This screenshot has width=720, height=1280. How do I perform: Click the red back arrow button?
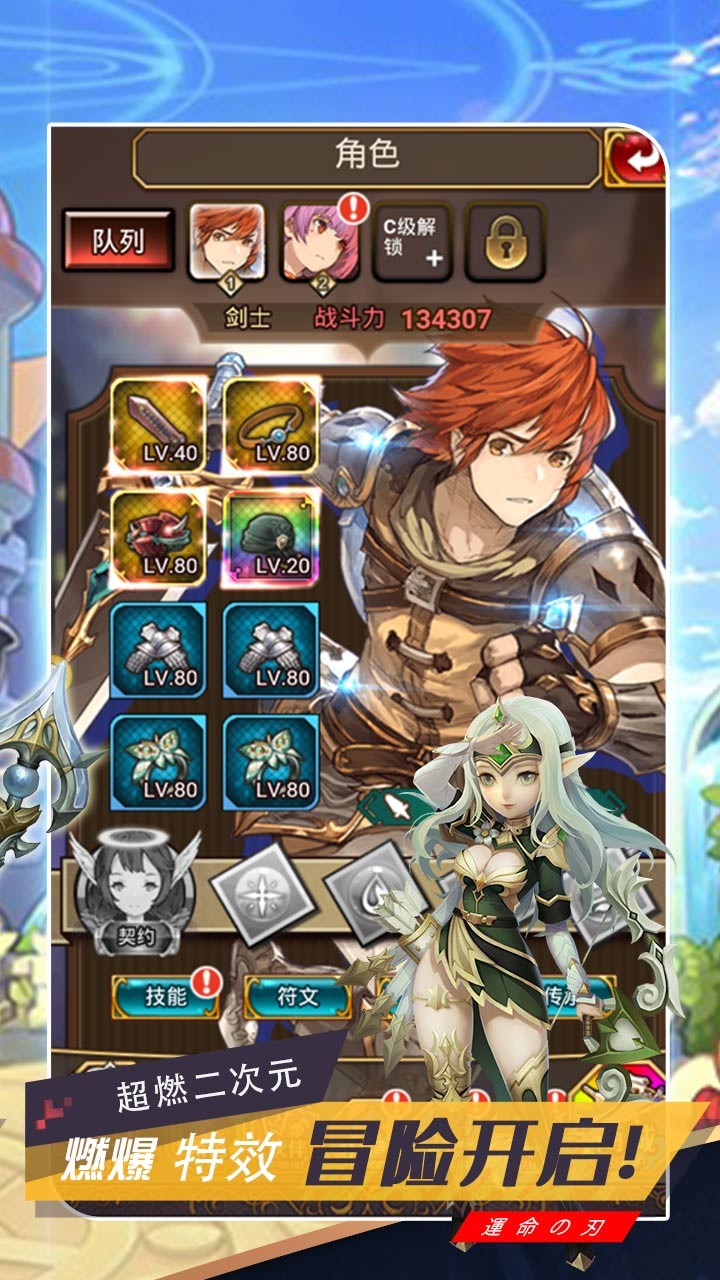pyautogui.click(x=634, y=158)
